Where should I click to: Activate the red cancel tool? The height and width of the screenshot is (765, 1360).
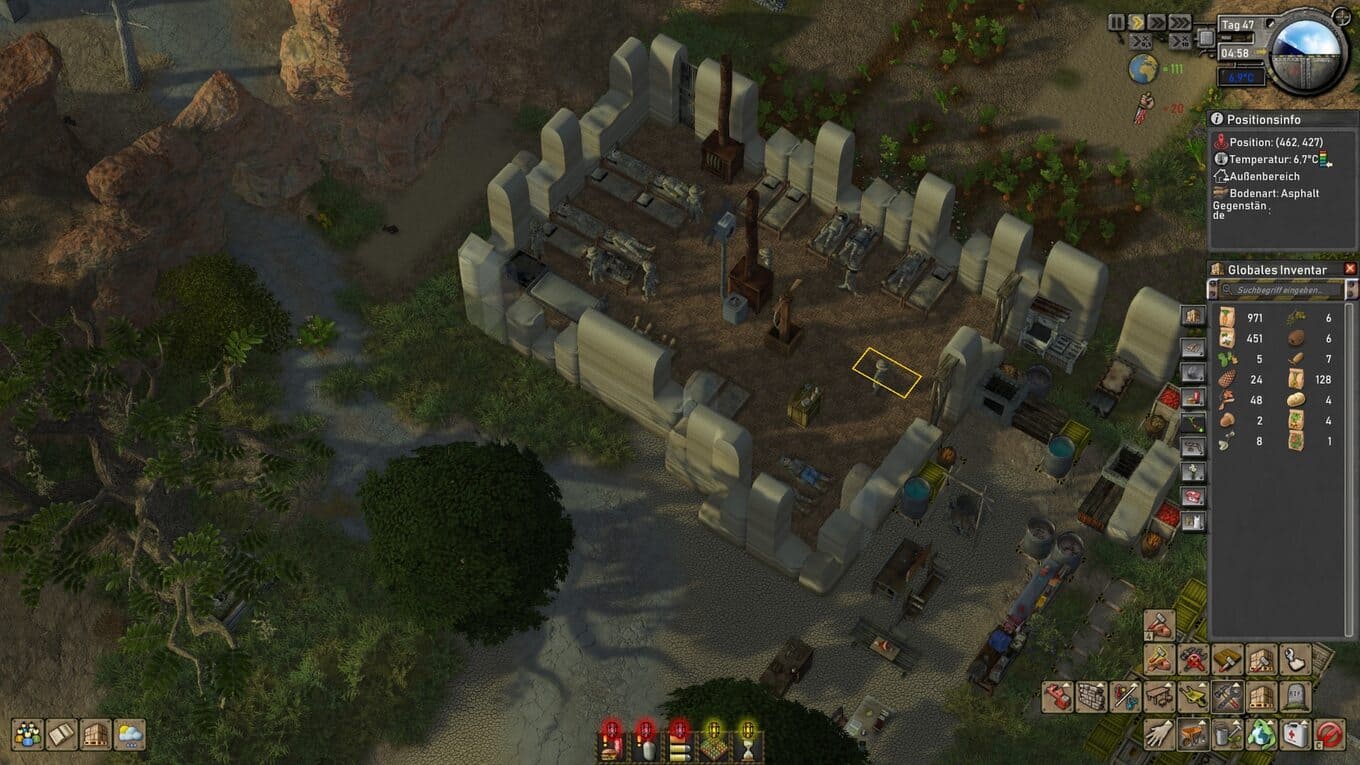pos(1330,733)
